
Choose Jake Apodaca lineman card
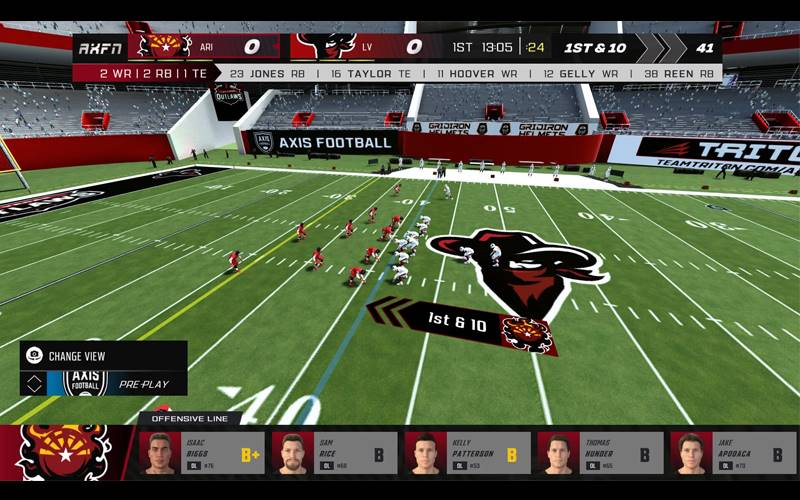(x=732, y=453)
